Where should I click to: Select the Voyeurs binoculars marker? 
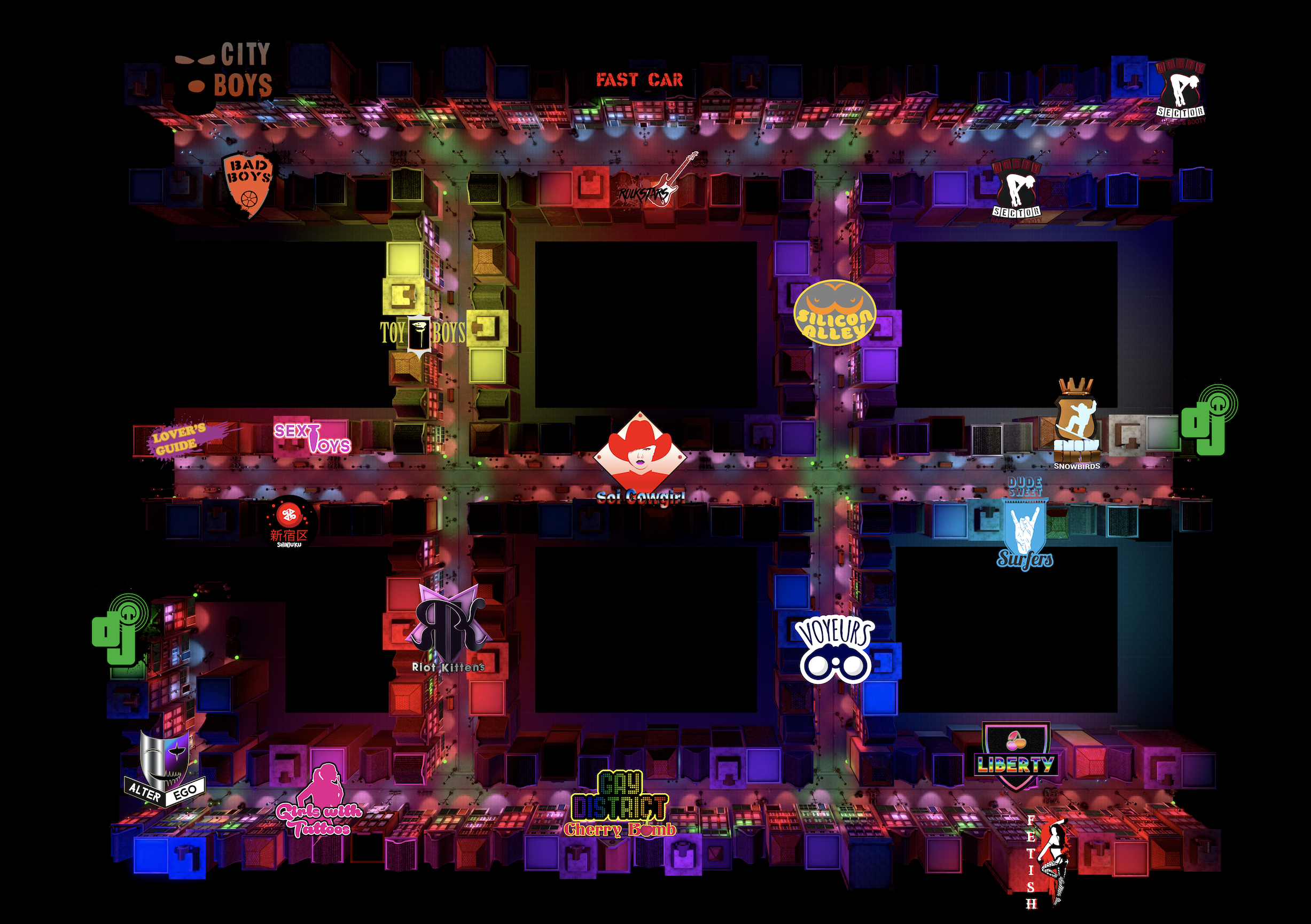coord(835,651)
